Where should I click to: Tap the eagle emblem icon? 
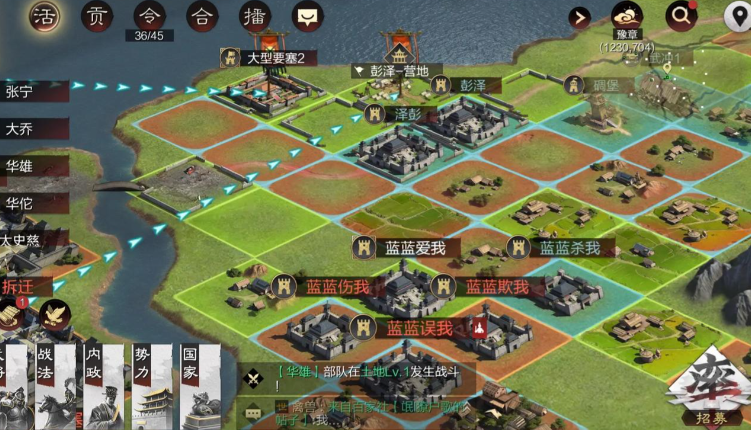(x=54, y=316)
